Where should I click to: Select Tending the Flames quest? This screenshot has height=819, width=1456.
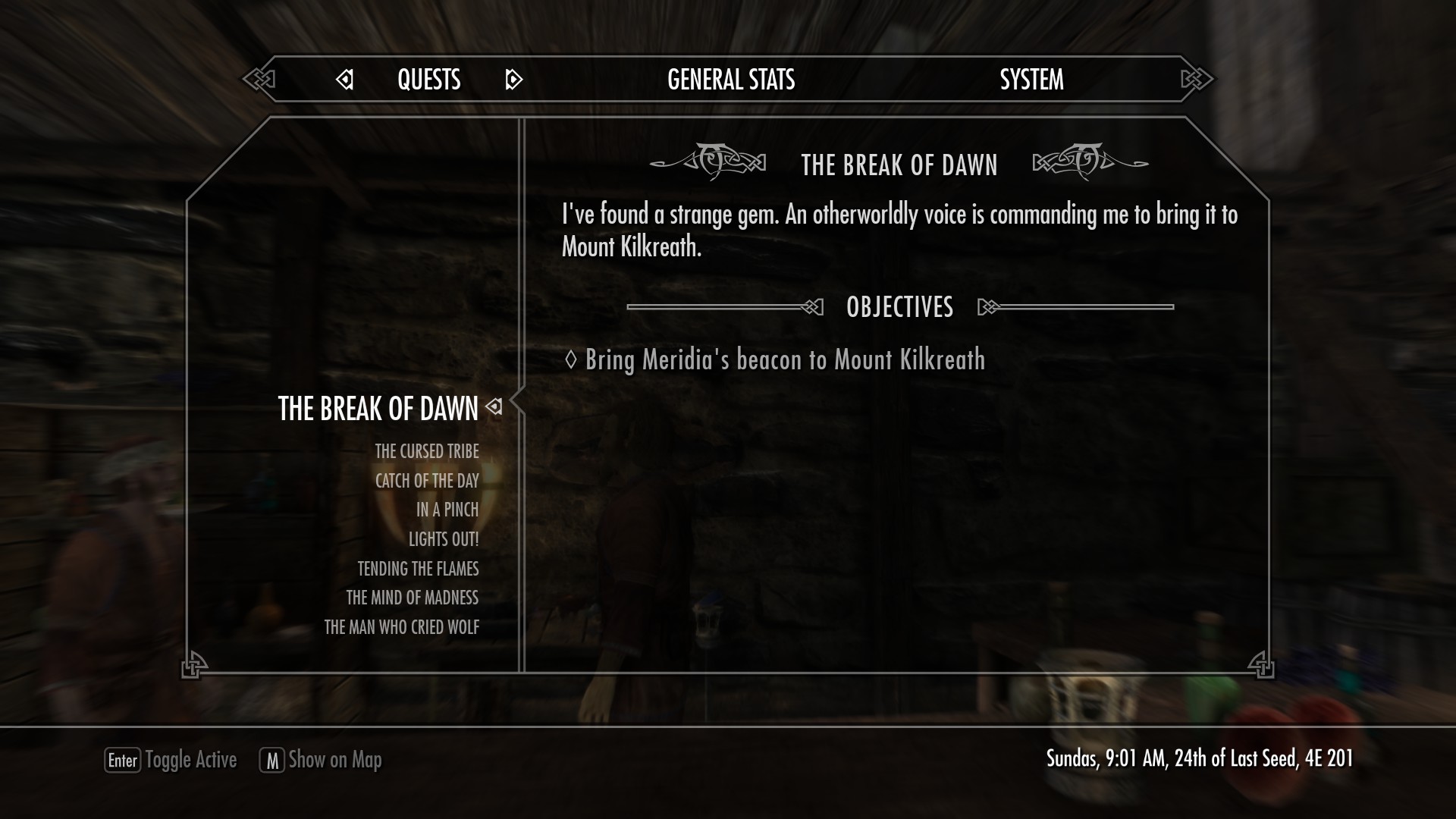click(418, 569)
